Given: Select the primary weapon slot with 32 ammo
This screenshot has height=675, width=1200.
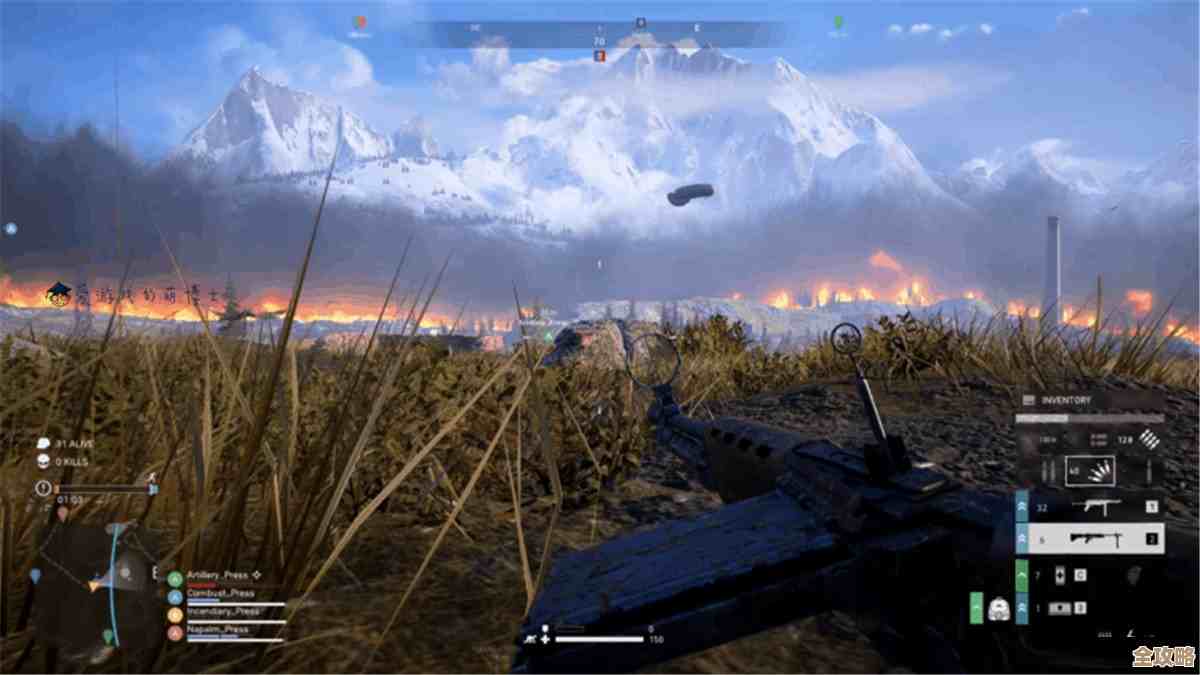Looking at the screenshot, I should [x=1091, y=507].
